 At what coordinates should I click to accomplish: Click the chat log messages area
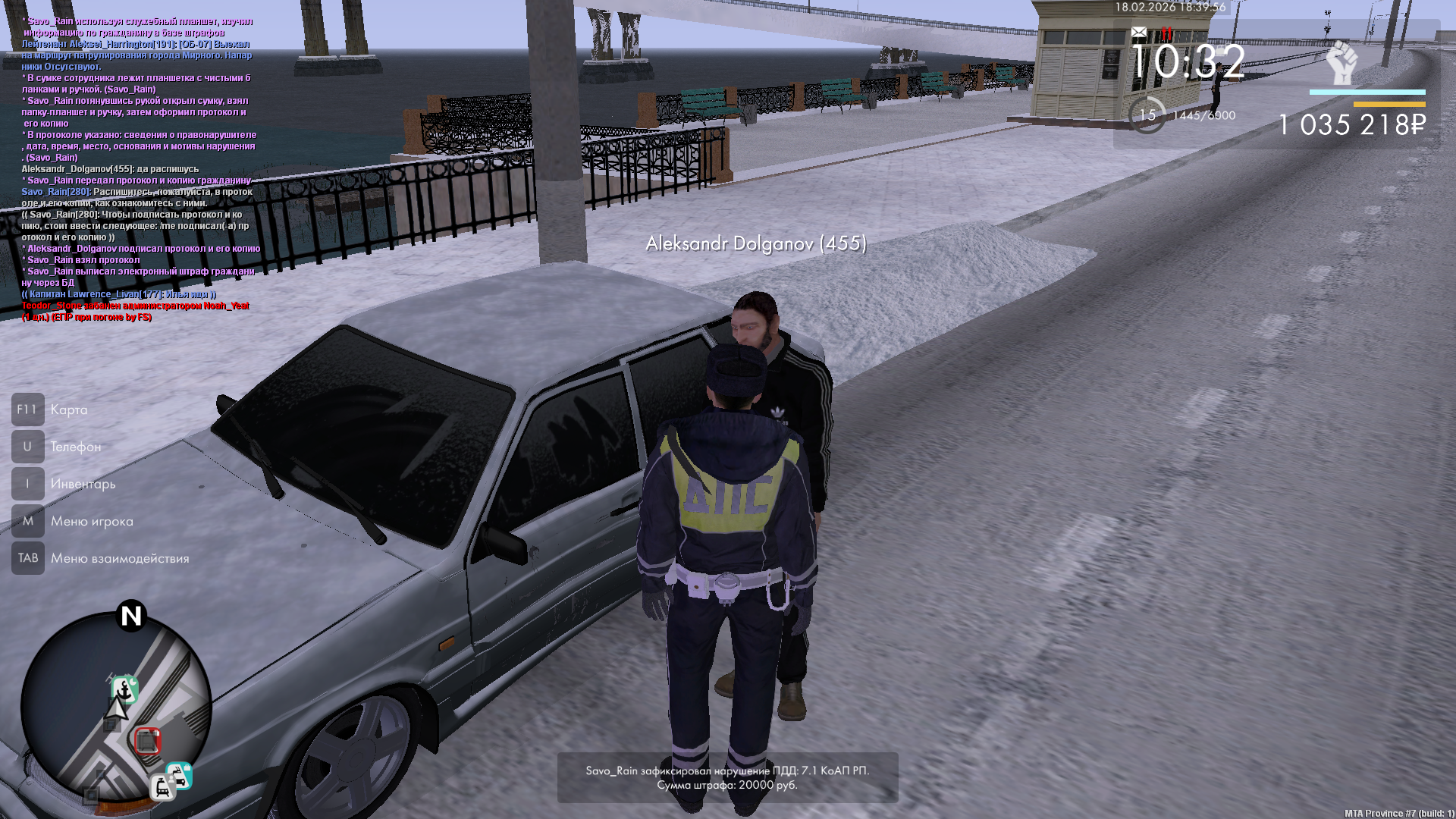pyautogui.click(x=140, y=168)
